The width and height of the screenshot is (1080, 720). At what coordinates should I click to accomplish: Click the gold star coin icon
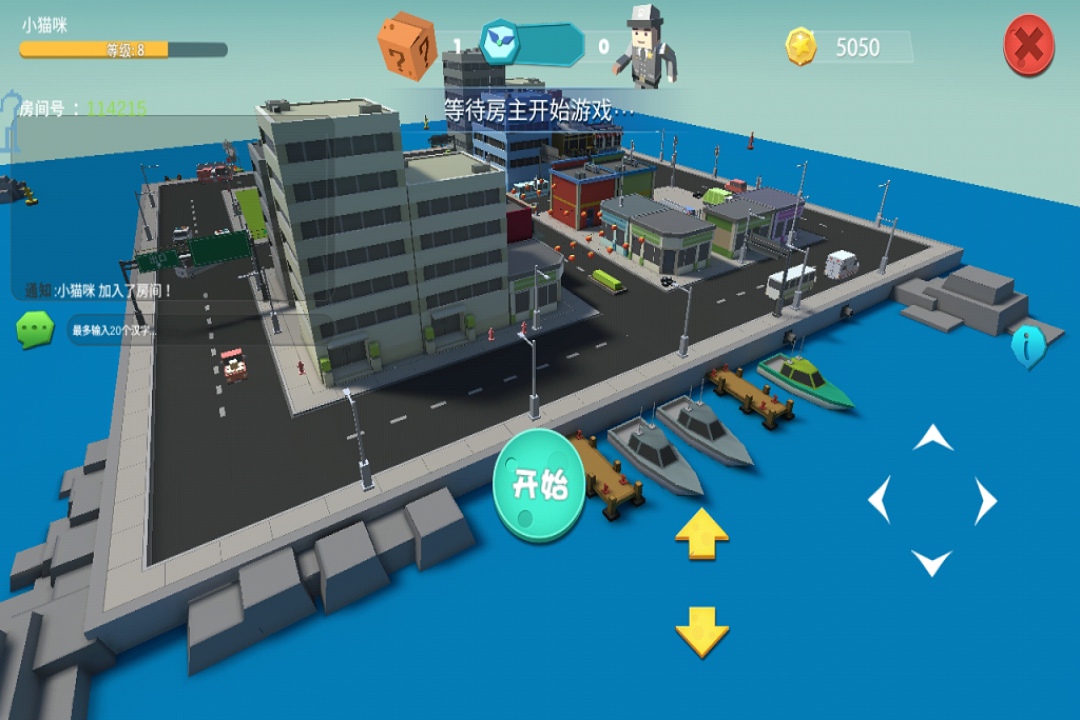coord(801,47)
